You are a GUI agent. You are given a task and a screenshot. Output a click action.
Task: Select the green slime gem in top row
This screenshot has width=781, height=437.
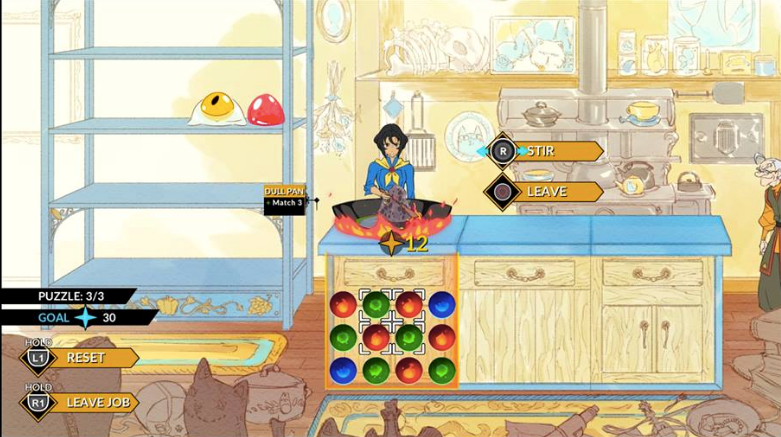[376, 304]
